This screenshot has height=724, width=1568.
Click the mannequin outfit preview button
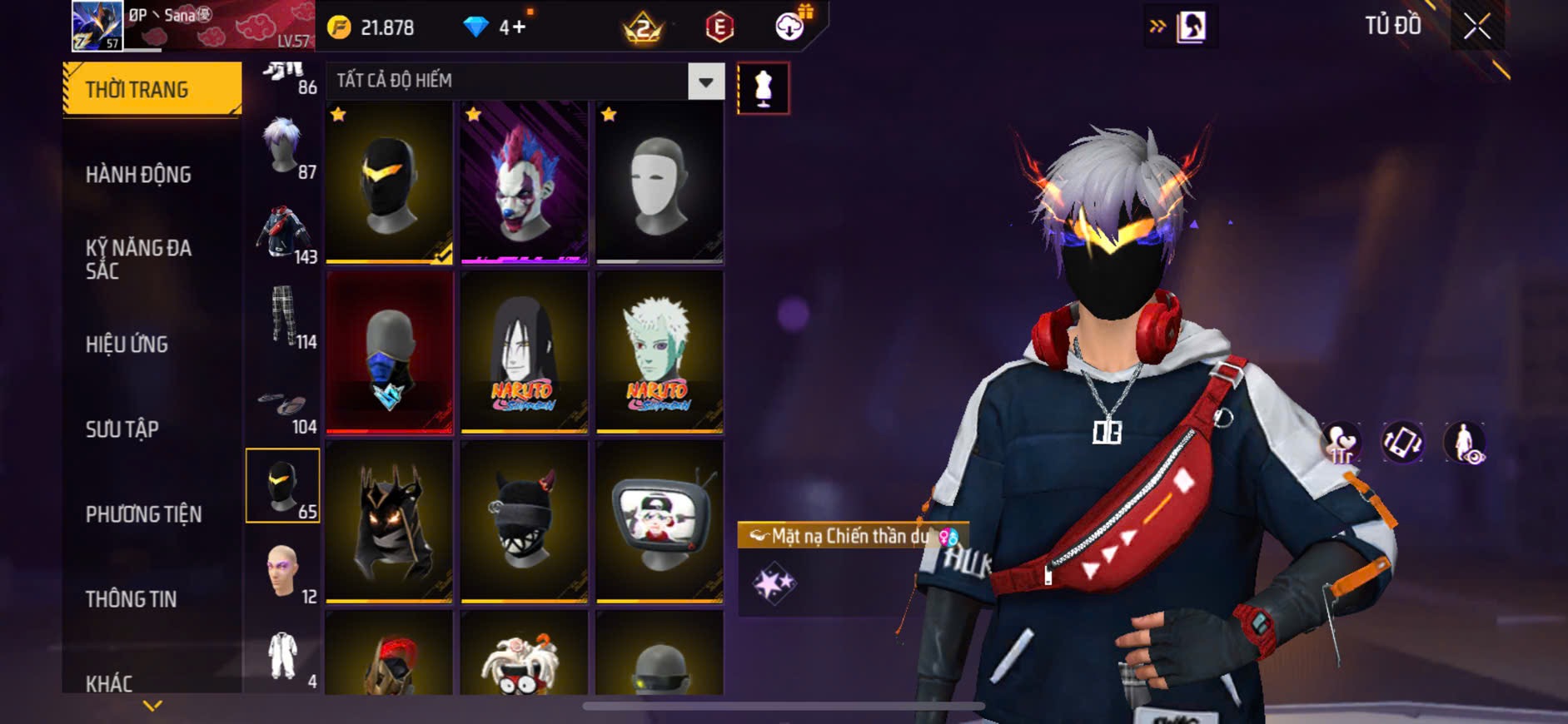click(763, 88)
